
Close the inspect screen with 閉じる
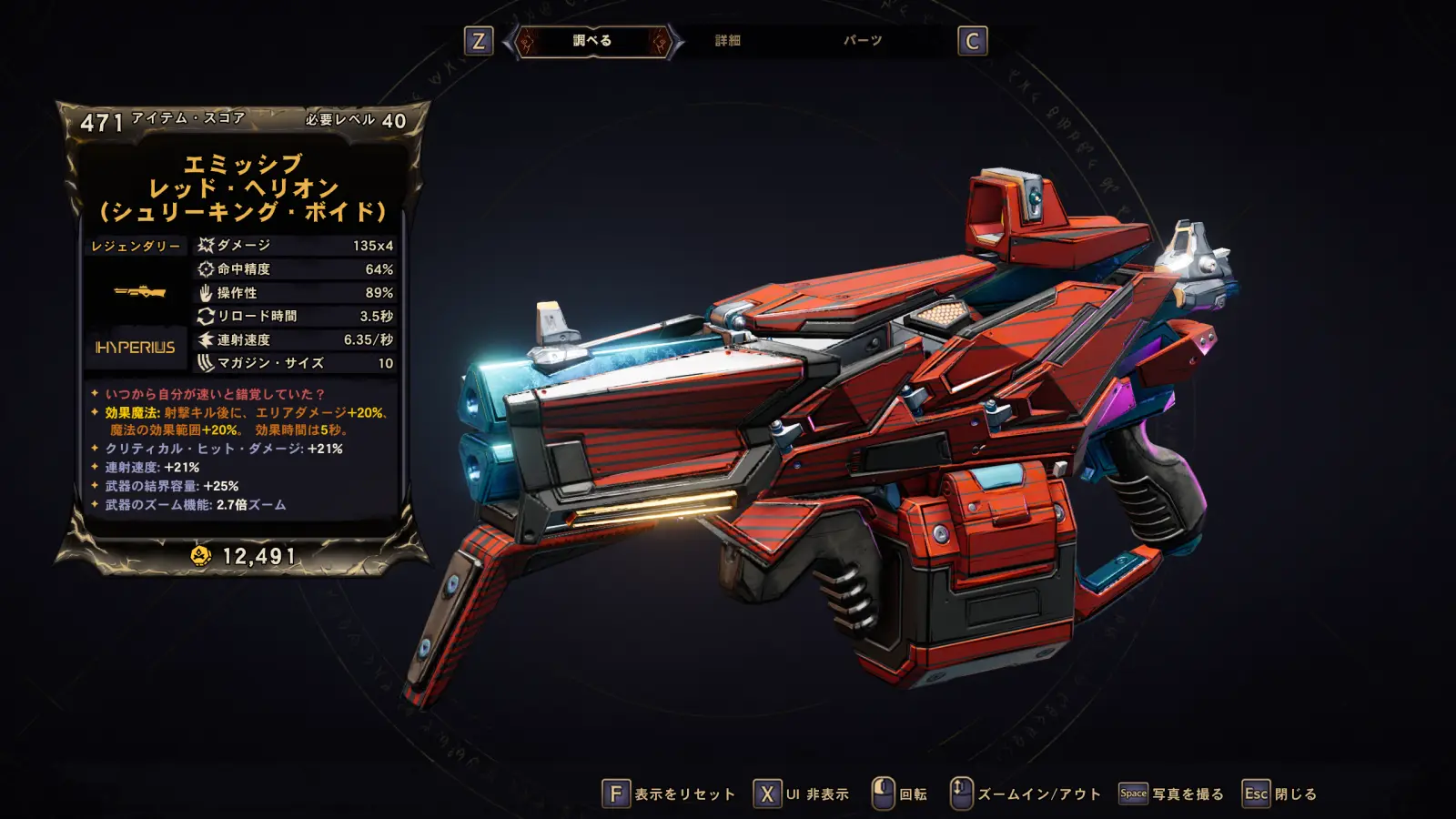(x=1280, y=794)
